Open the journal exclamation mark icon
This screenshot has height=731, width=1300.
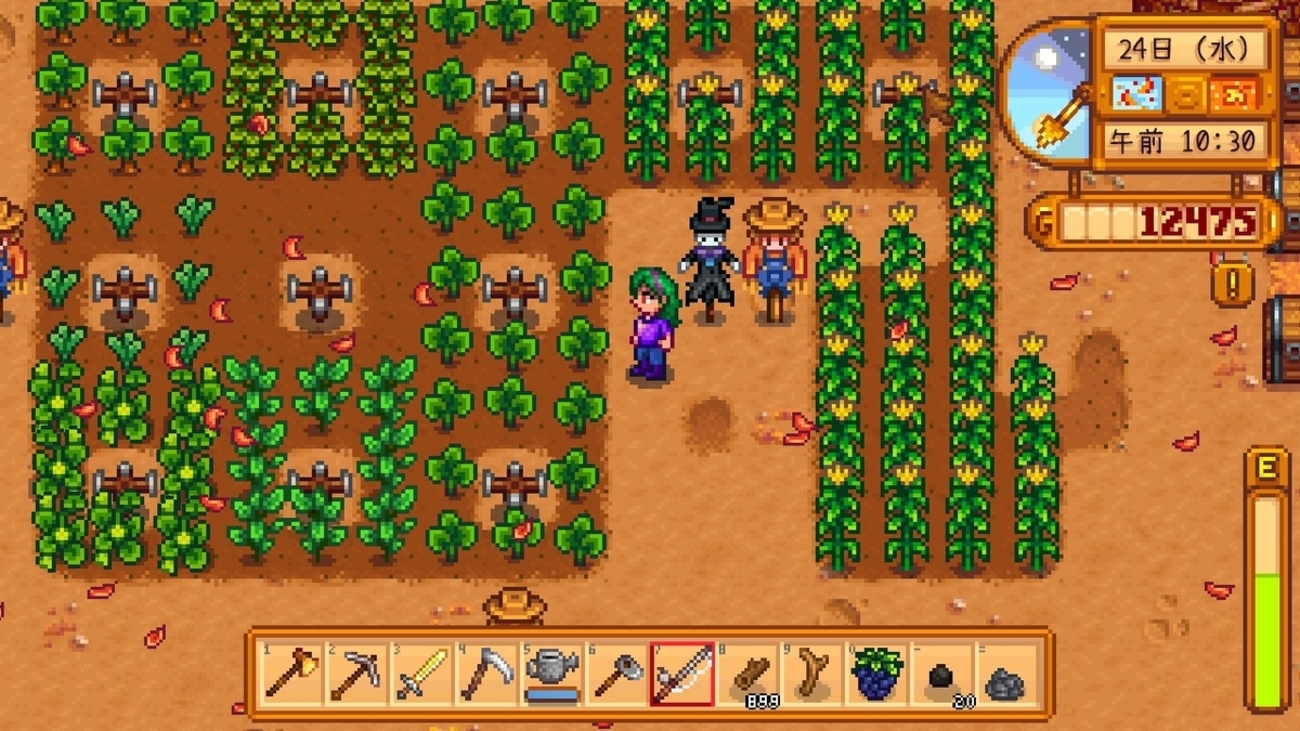click(x=1232, y=285)
